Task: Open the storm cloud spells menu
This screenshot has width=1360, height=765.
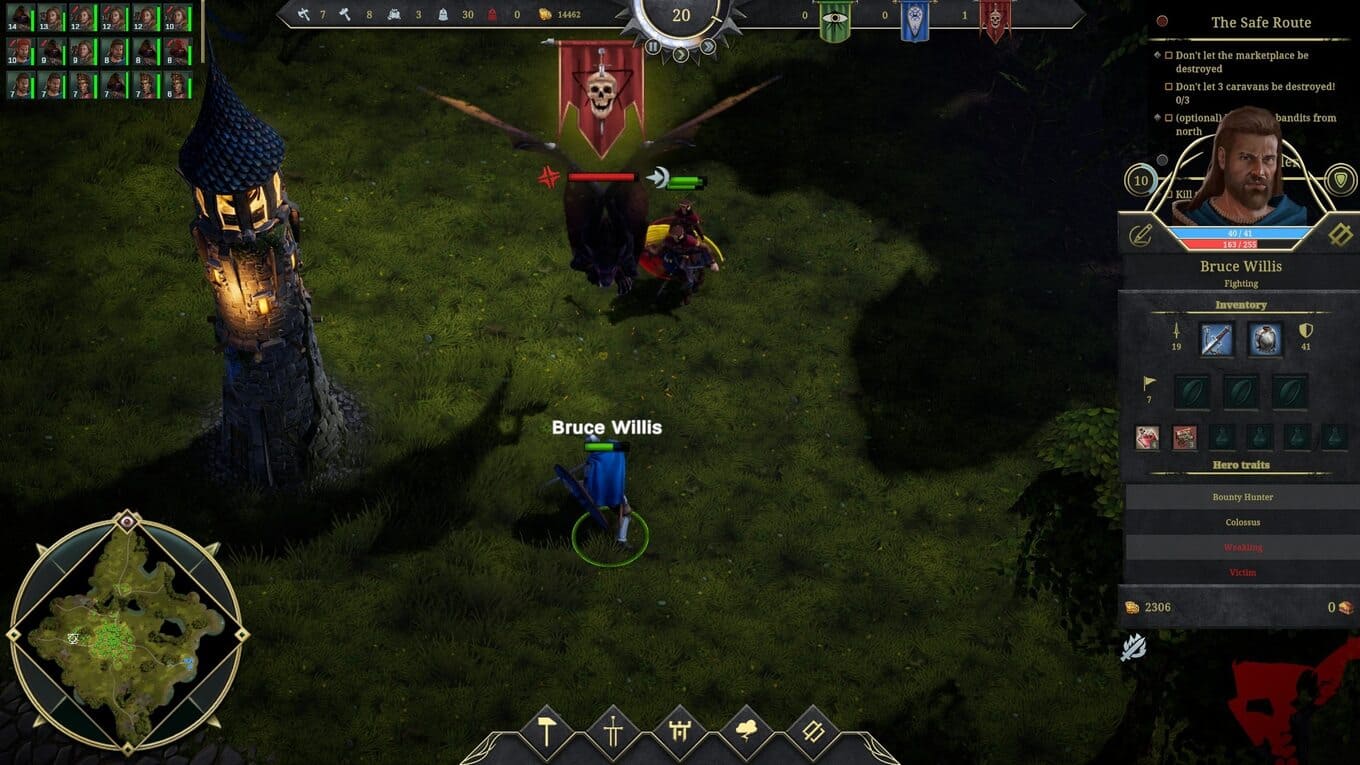Action: pos(747,732)
